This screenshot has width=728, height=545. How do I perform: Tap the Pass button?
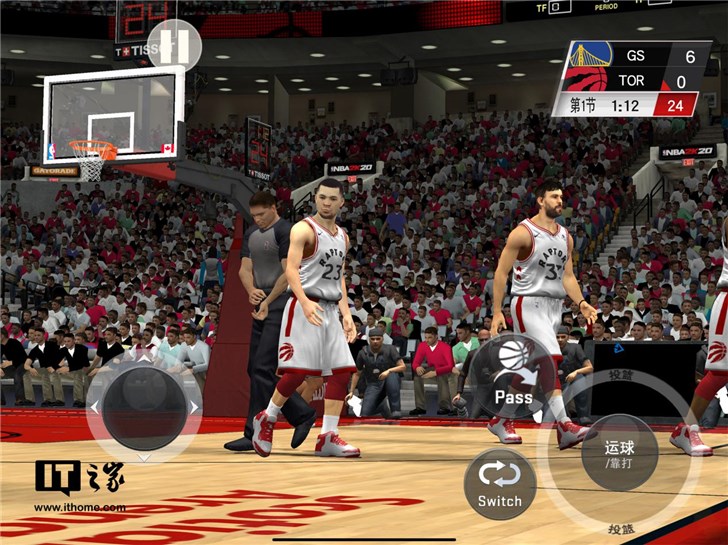pyautogui.click(x=513, y=376)
